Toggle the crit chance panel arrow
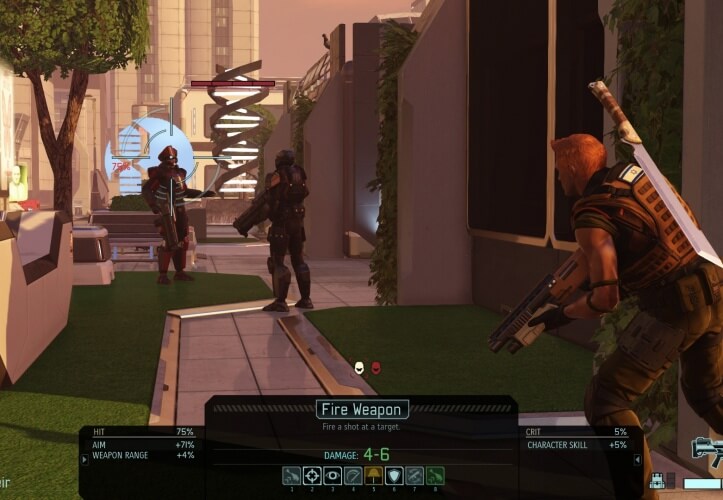Image resolution: width=723 pixels, height=500 pixels. [638, 459]
